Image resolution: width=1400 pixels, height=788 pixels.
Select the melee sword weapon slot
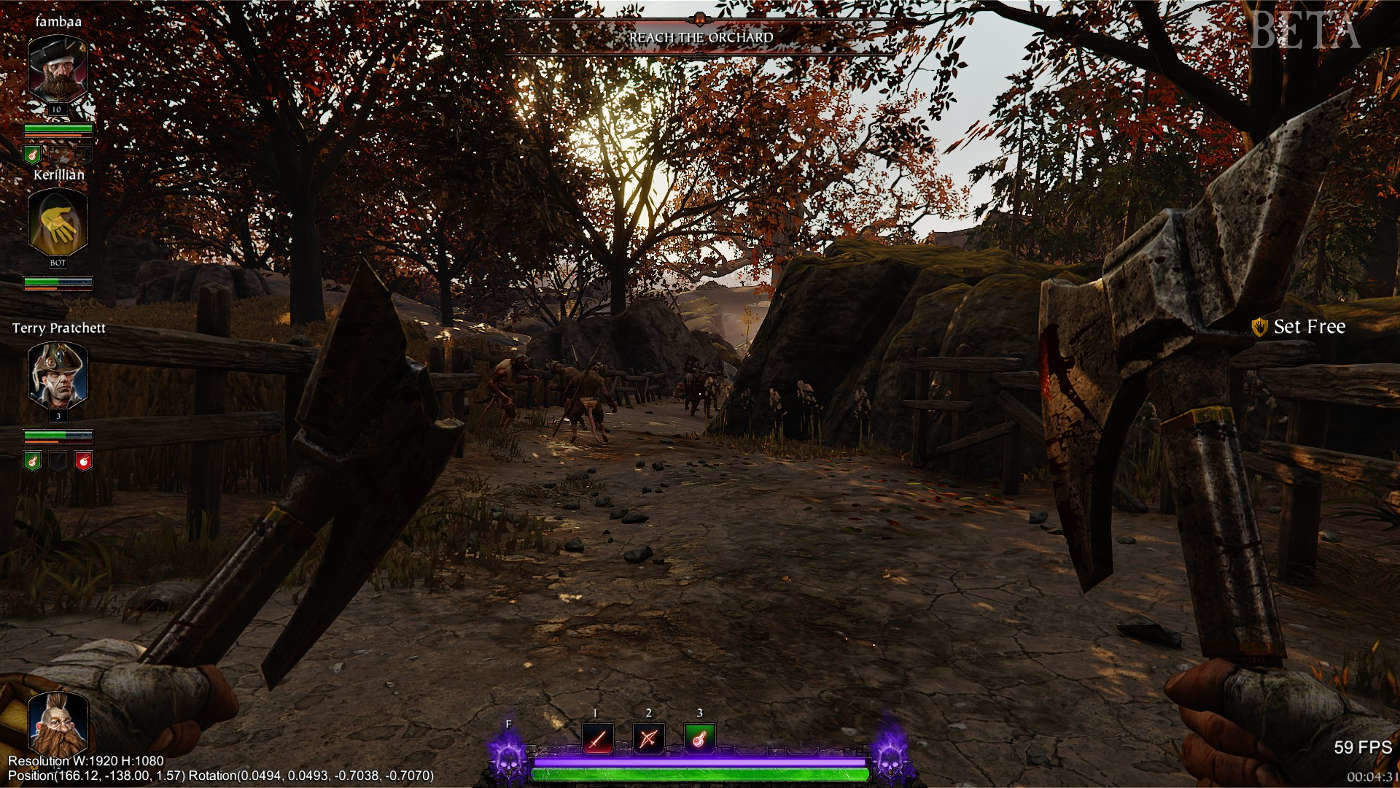point(597,739)
